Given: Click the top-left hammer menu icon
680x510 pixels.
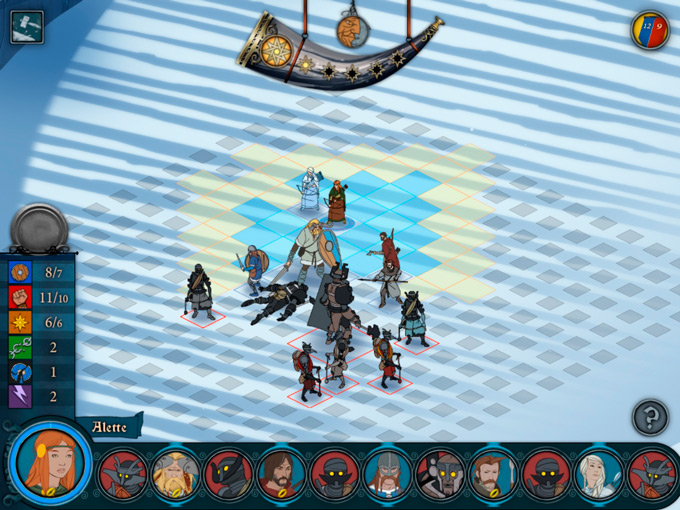Looking at the screenshot, I should 26,26.
